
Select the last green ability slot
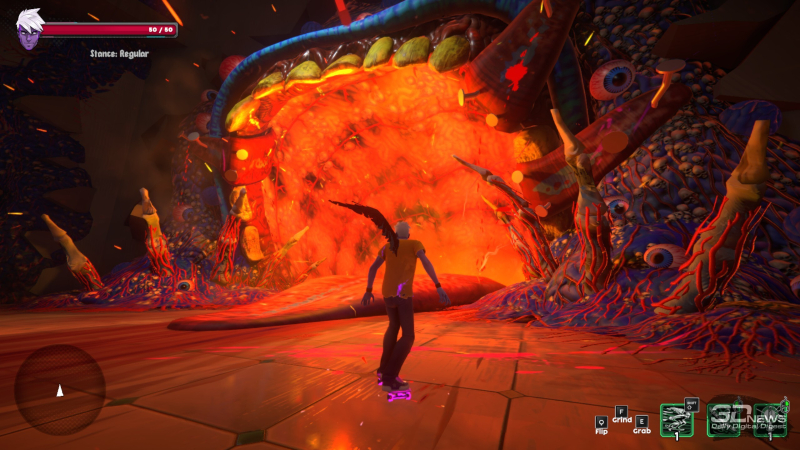[x=770, y=420]
